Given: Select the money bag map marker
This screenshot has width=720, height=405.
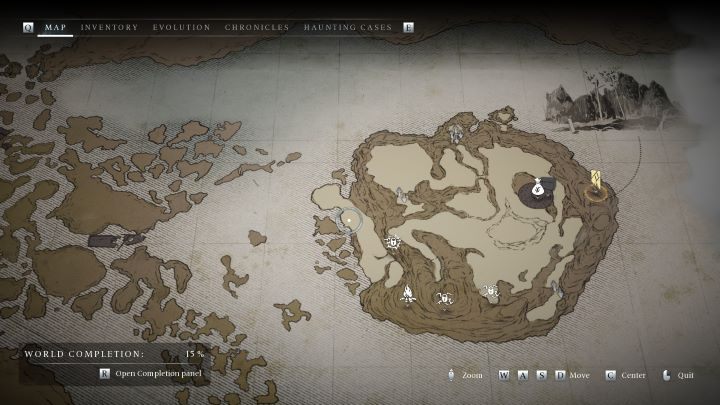Looking at the screenshot, I should click(539, 187).
